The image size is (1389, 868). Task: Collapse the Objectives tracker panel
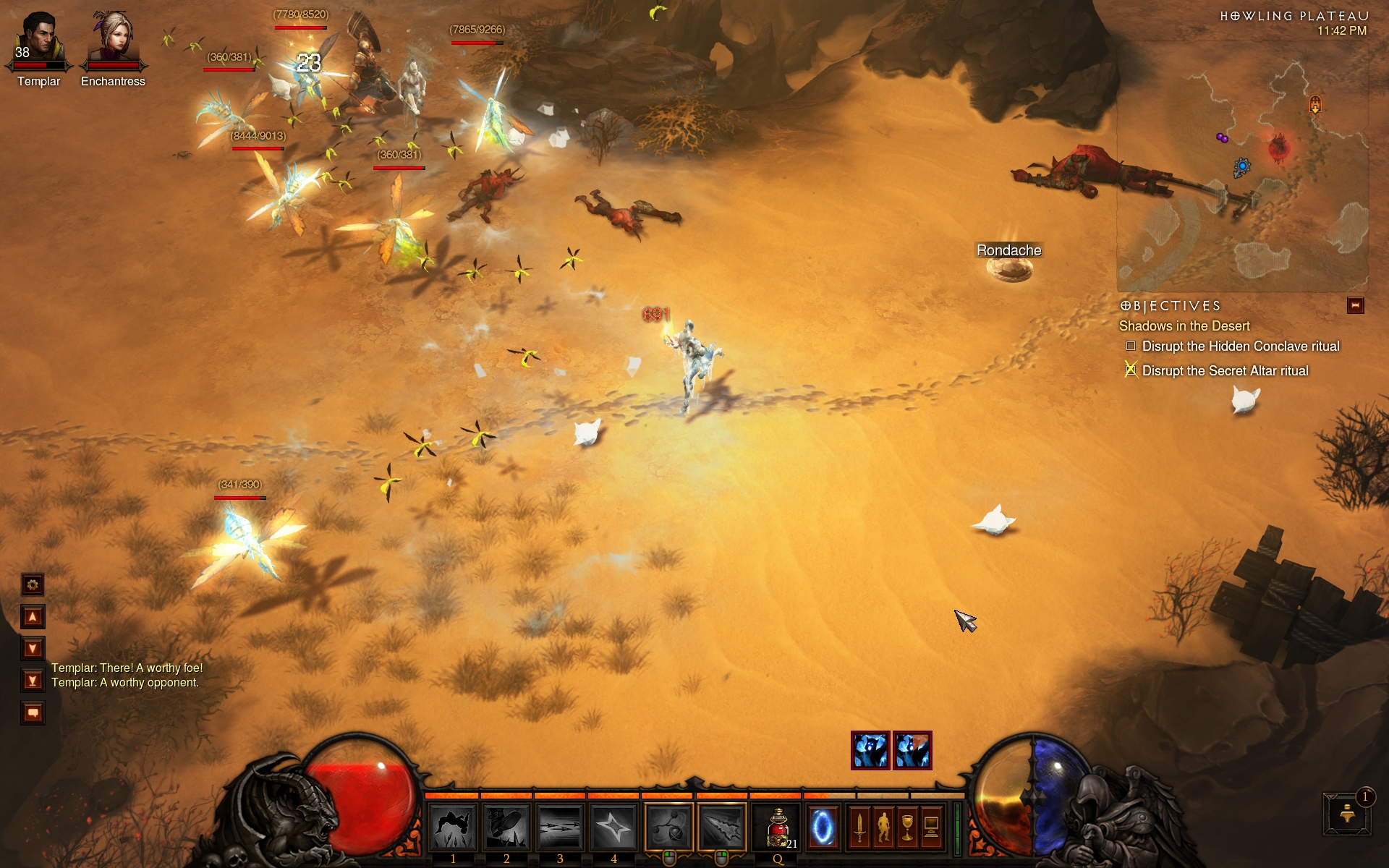click(x=1355, y=306)
